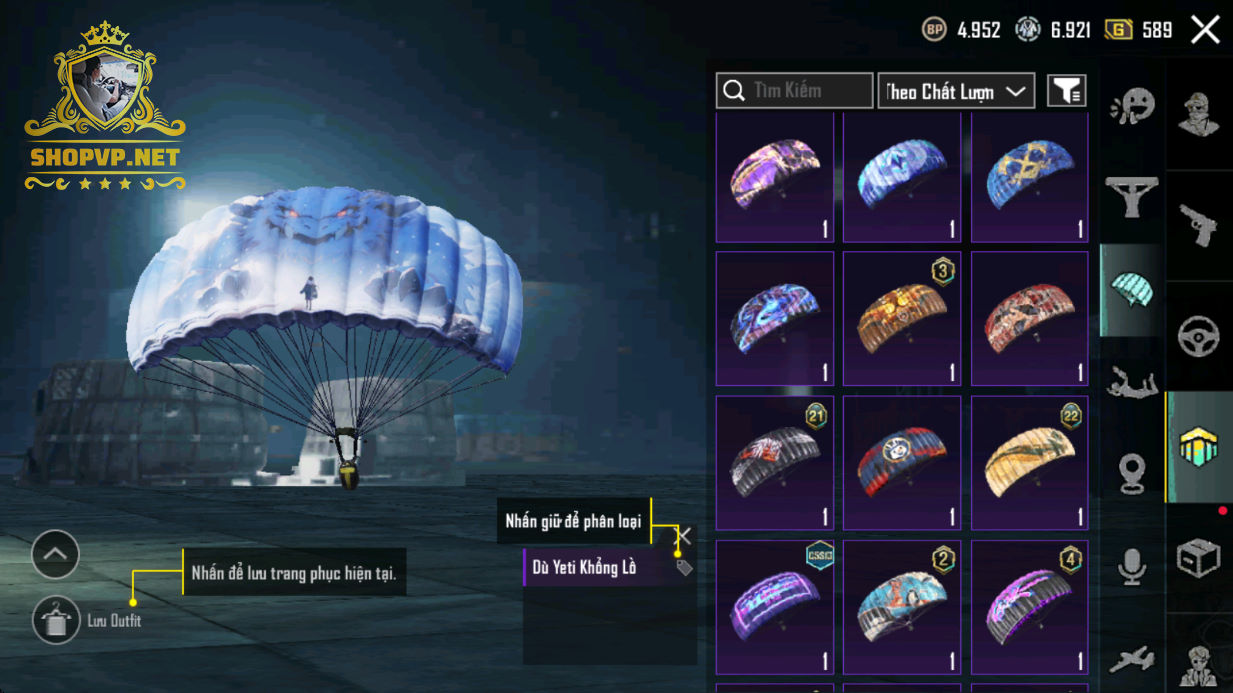
Task: Select the blue parachute with gold emblem
Action: coord(1029,176)
